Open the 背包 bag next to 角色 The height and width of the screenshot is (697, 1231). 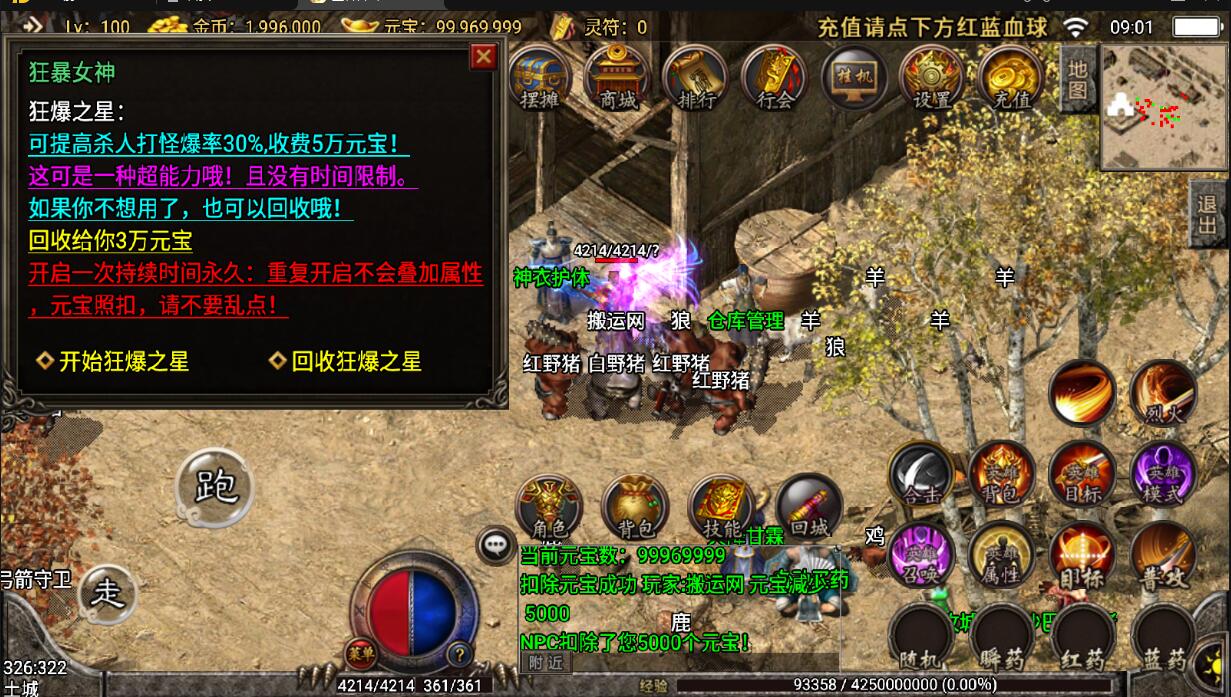coord(634,507)
